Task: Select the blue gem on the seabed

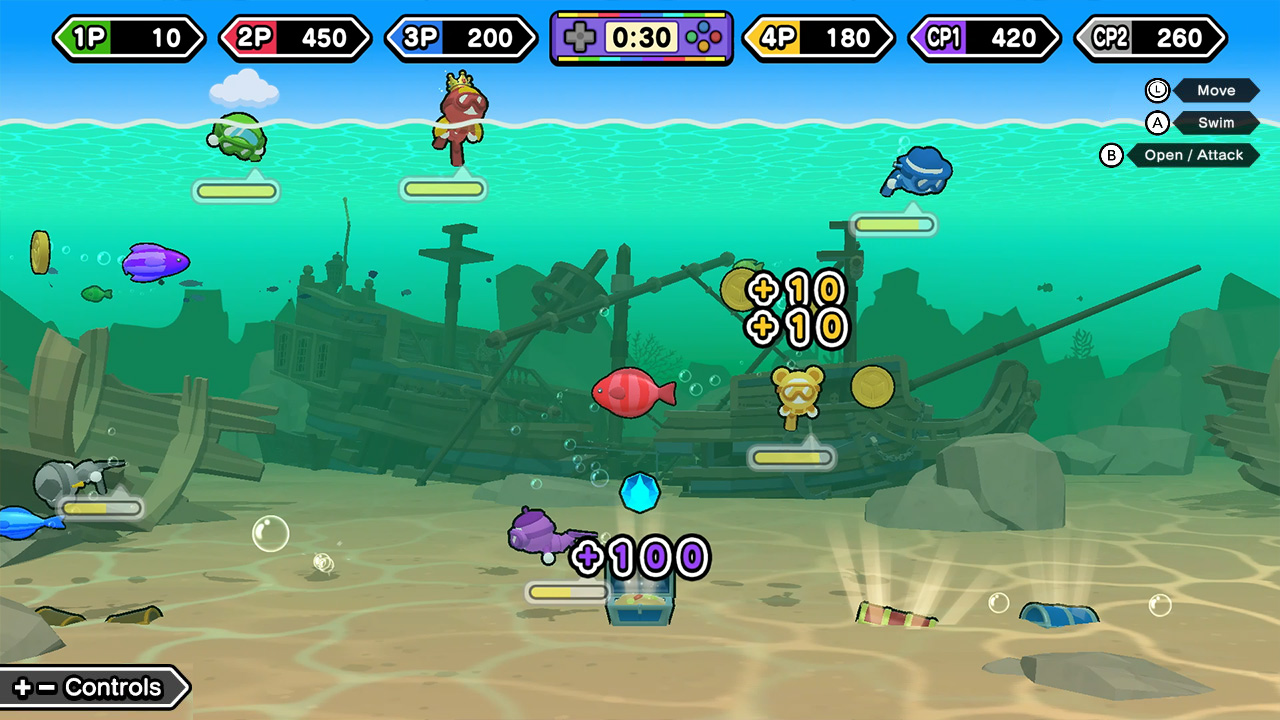Action: pyautogui.click(x=641, y=492)
